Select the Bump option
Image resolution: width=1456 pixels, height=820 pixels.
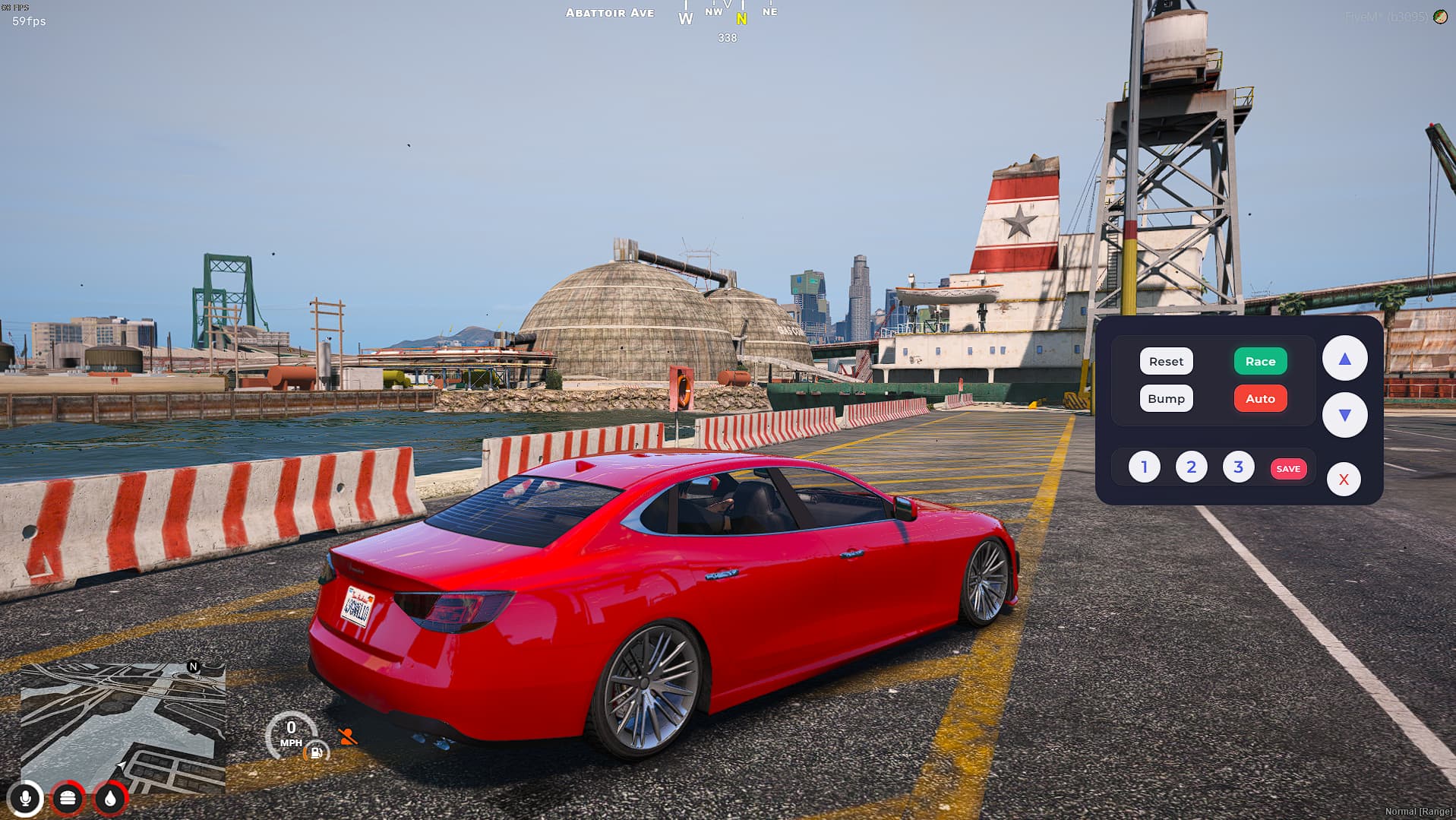click(x=1166, y=399)
